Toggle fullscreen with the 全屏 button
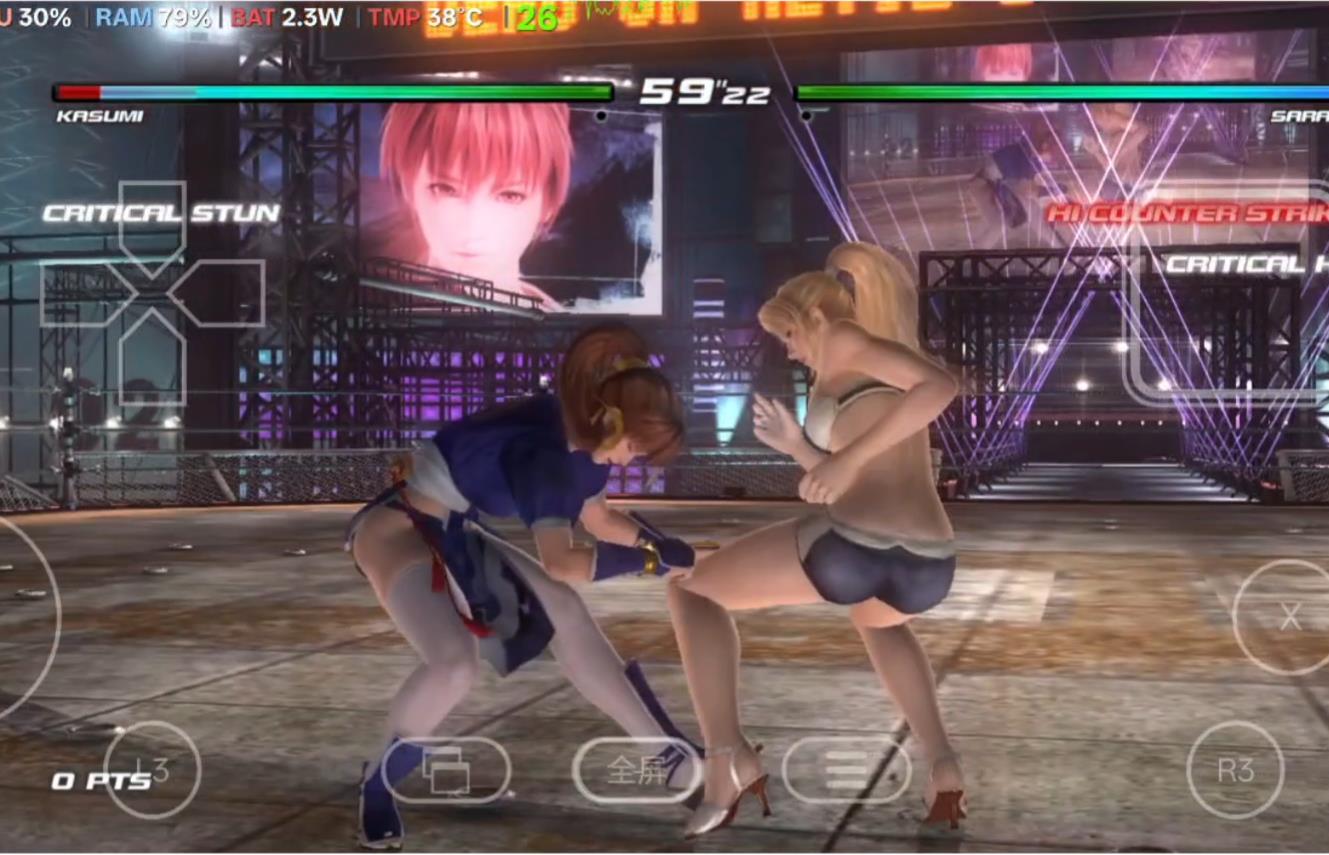This screenshot has height=855, width=1329. tap(637, 770)
